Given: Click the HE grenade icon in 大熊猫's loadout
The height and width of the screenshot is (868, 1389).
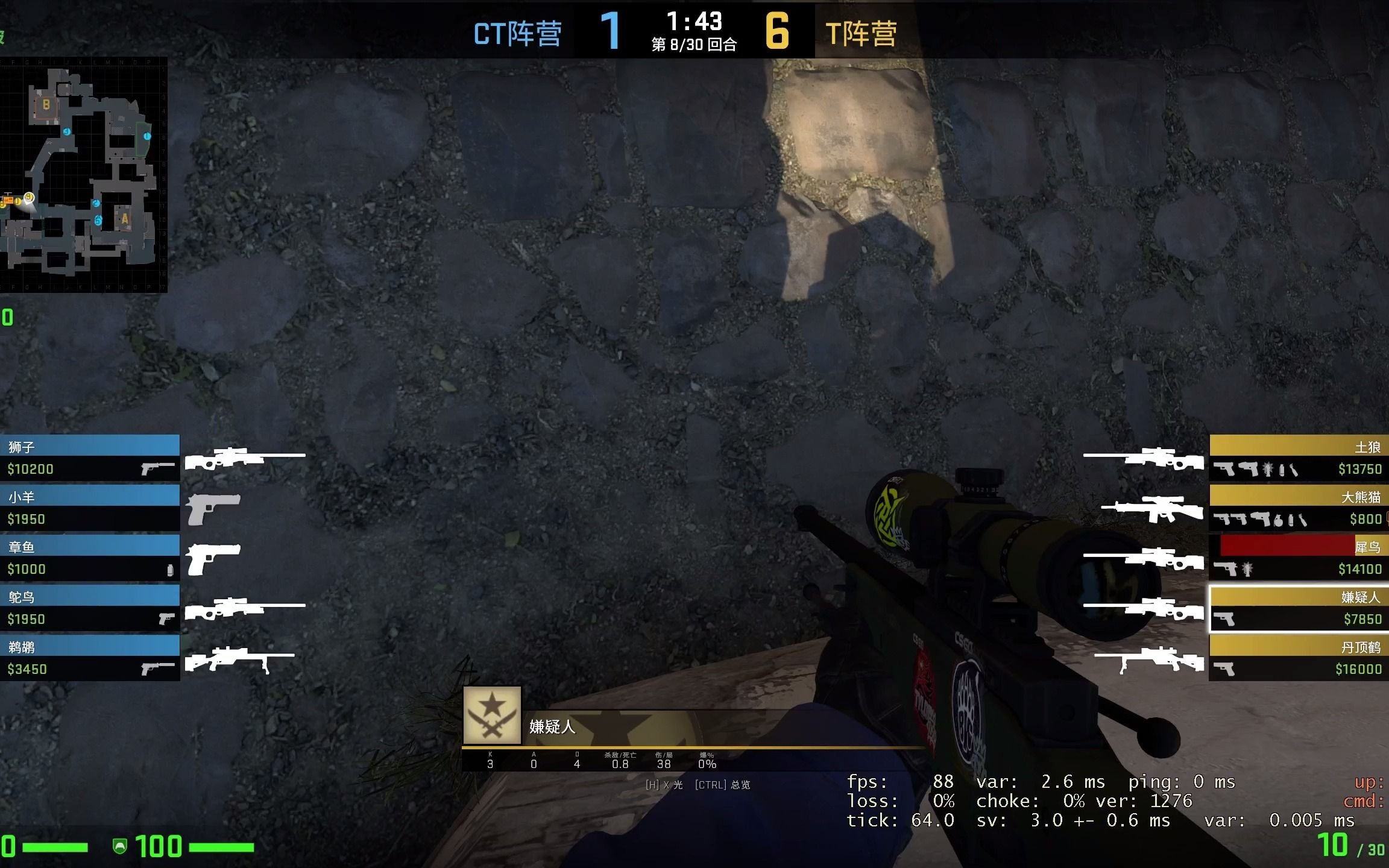Looking at the screenshot, I should (1277, 520).
